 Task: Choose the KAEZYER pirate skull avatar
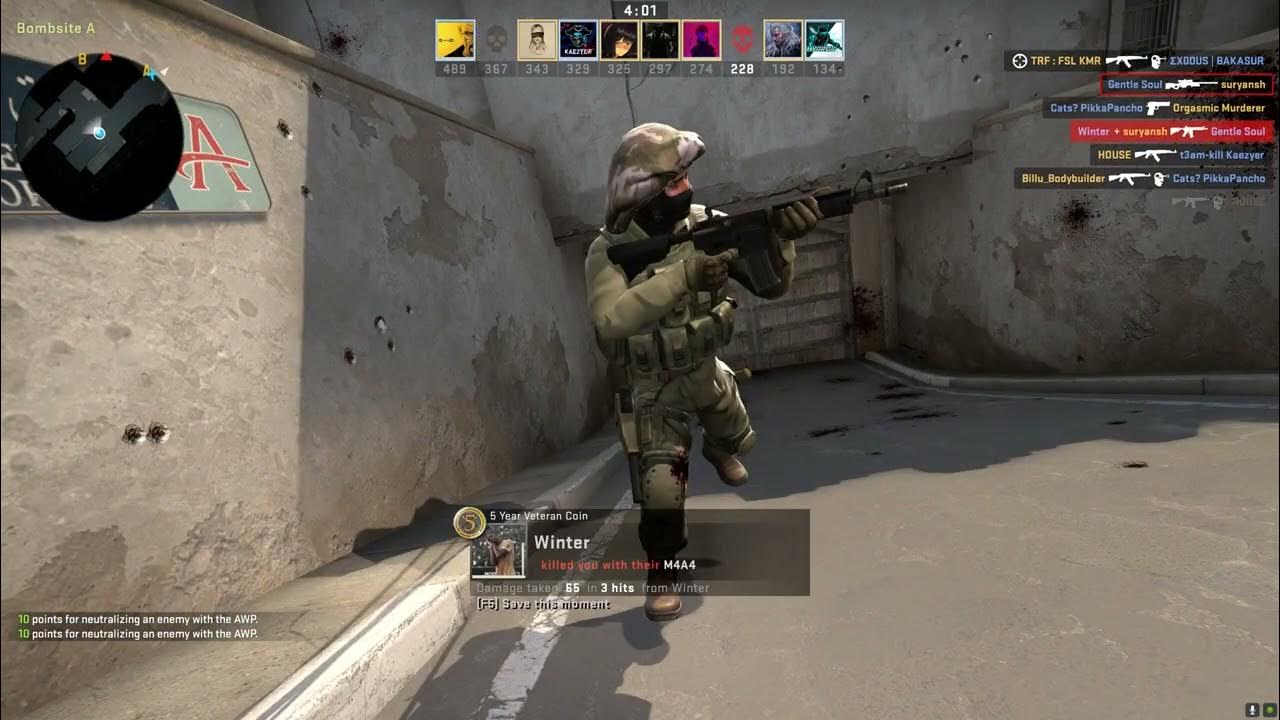[x=578, y=40]
